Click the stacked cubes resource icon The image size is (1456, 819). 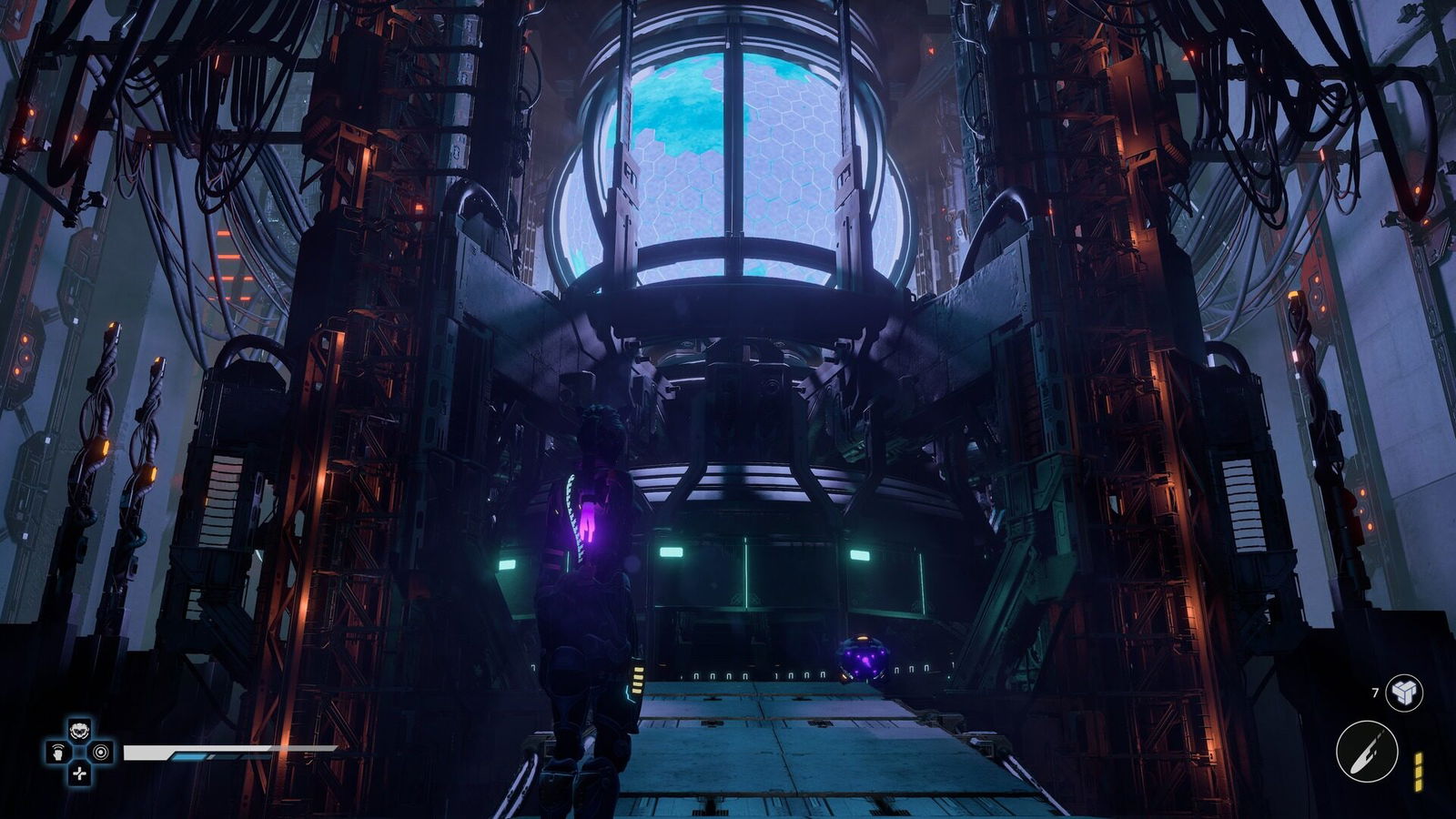click(x=1403, y=693)
